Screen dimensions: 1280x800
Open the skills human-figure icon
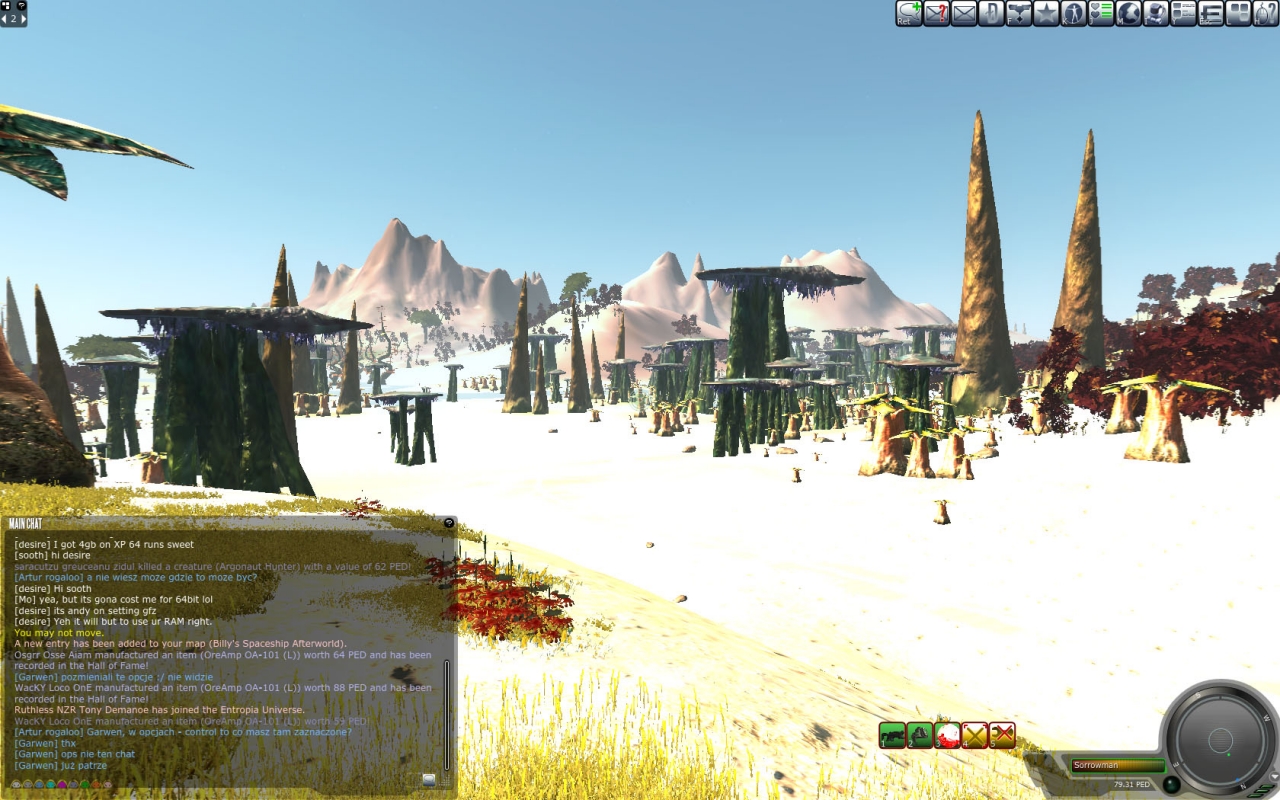1074,13
